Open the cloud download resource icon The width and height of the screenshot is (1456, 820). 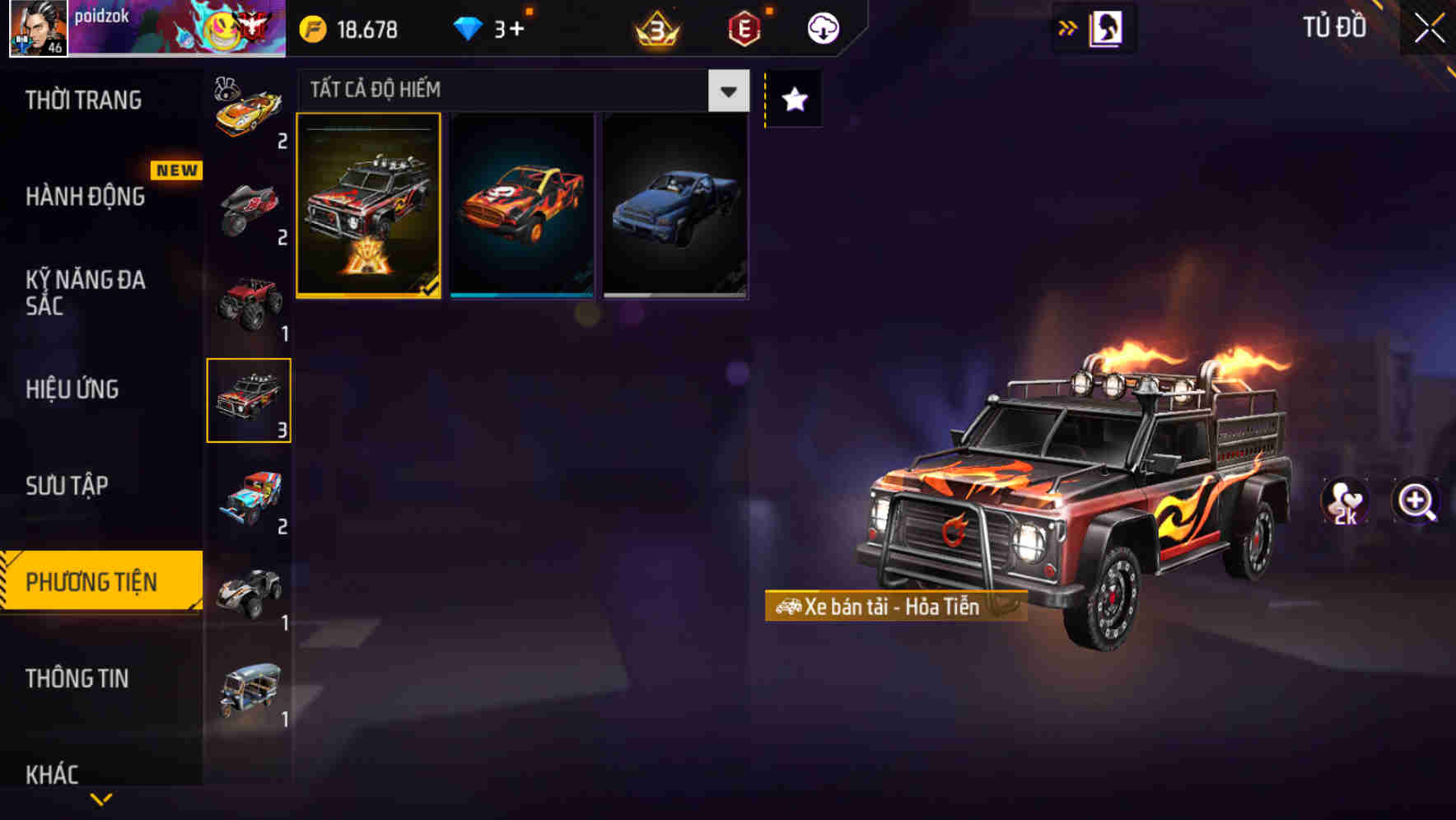tap(821, 27)
